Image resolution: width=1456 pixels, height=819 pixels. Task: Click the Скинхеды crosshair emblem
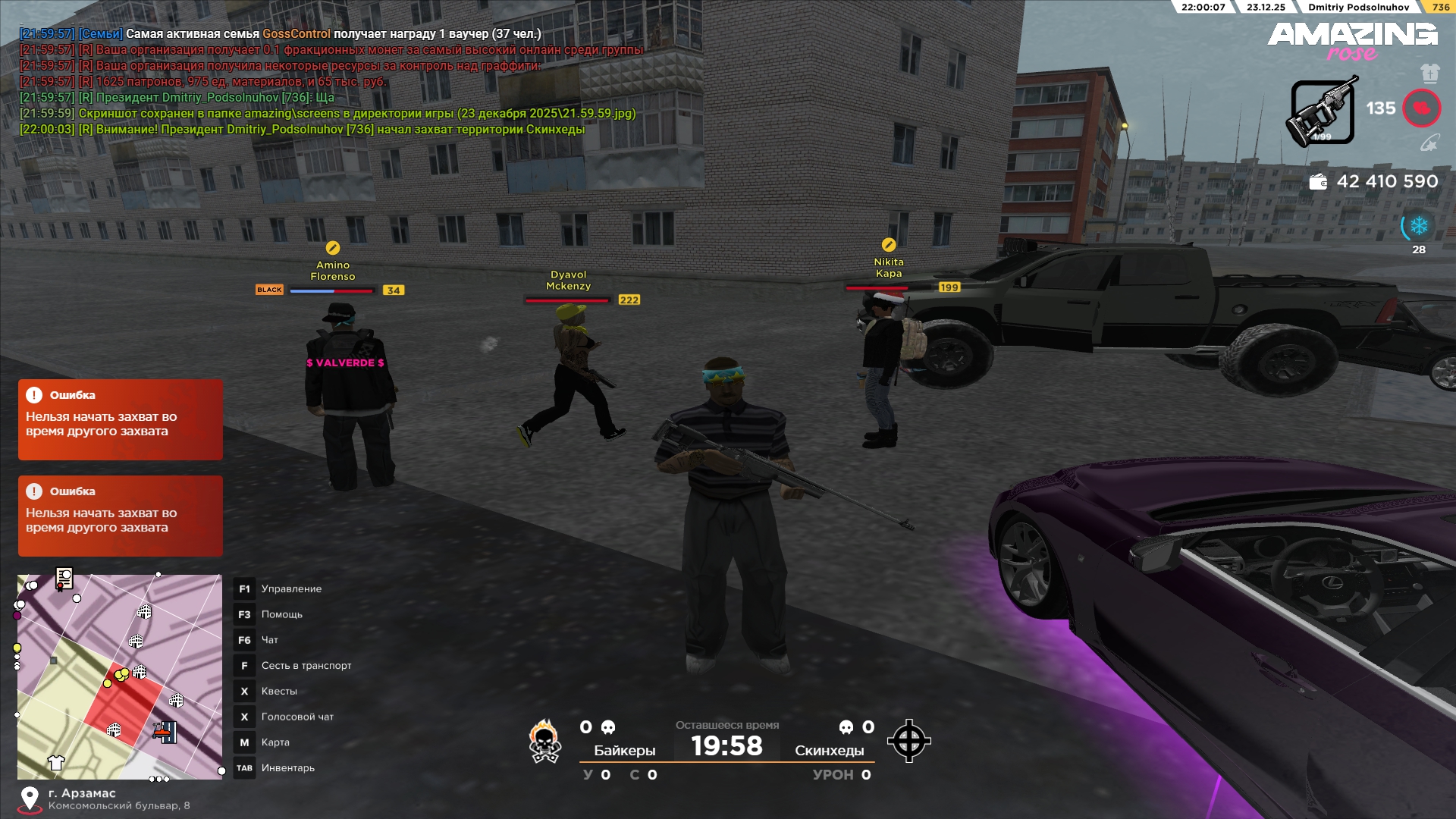click(908, 741)
